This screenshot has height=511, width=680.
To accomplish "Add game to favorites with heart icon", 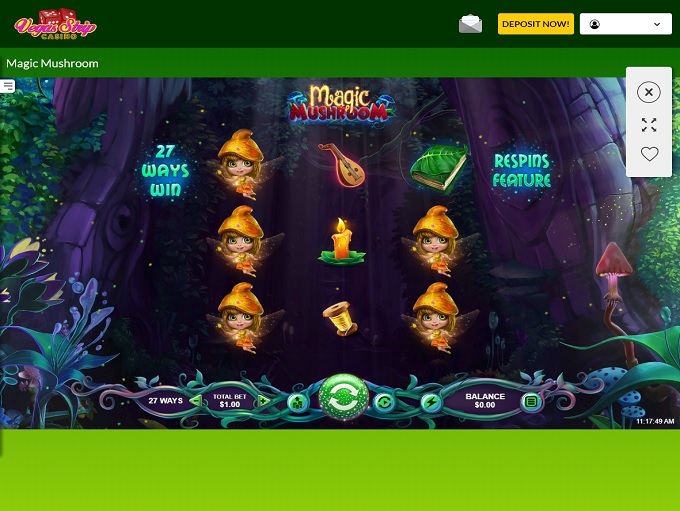I will (x=649, y=154).
